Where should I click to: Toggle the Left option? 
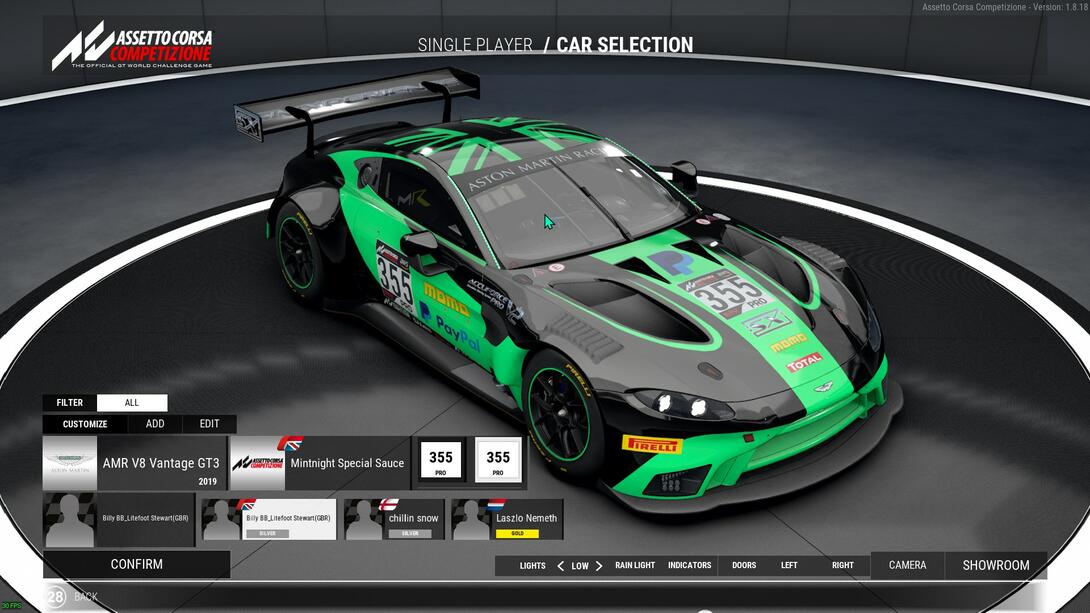[x=789, y=566]
